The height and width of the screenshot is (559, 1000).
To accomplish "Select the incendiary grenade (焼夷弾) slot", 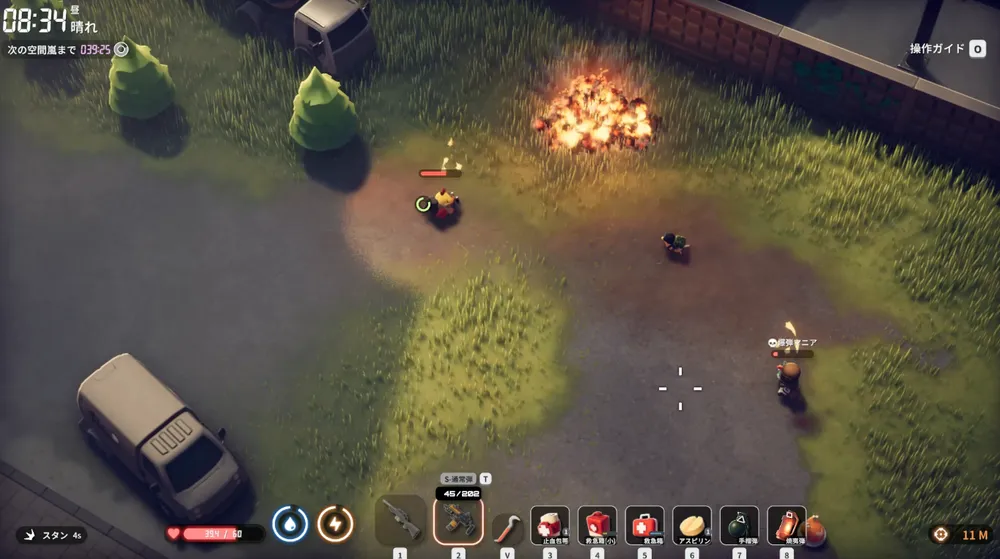I will tap(786, 525).
